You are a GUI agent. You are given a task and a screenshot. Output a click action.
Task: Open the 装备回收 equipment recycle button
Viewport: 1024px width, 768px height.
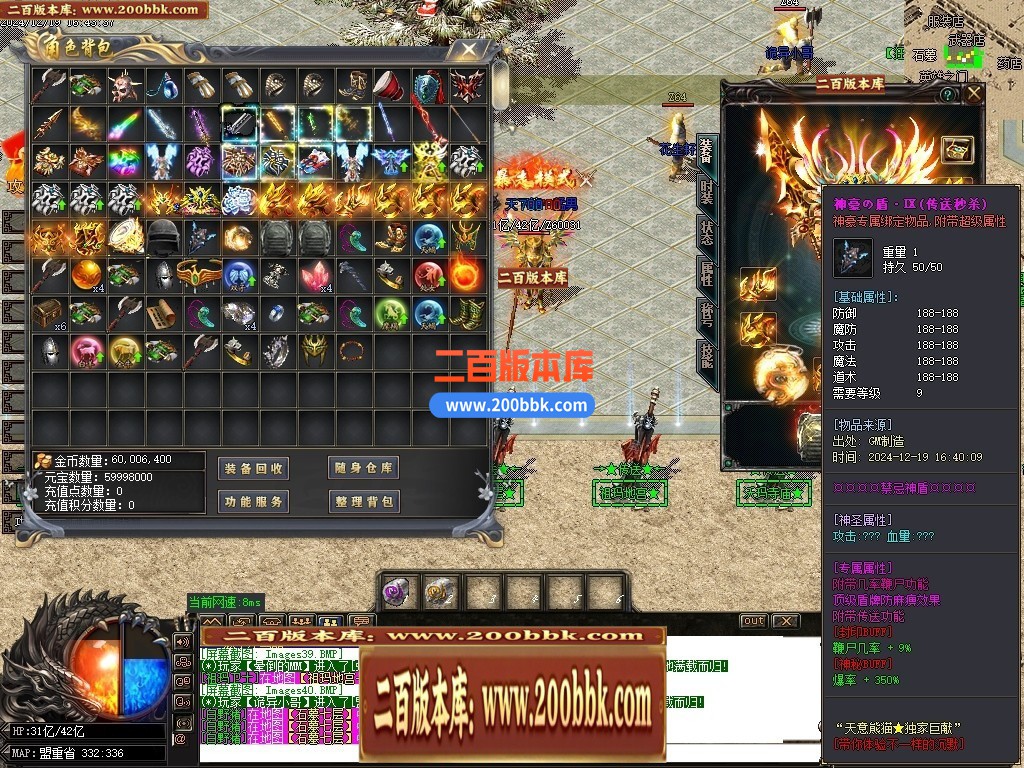pos(253,468)
